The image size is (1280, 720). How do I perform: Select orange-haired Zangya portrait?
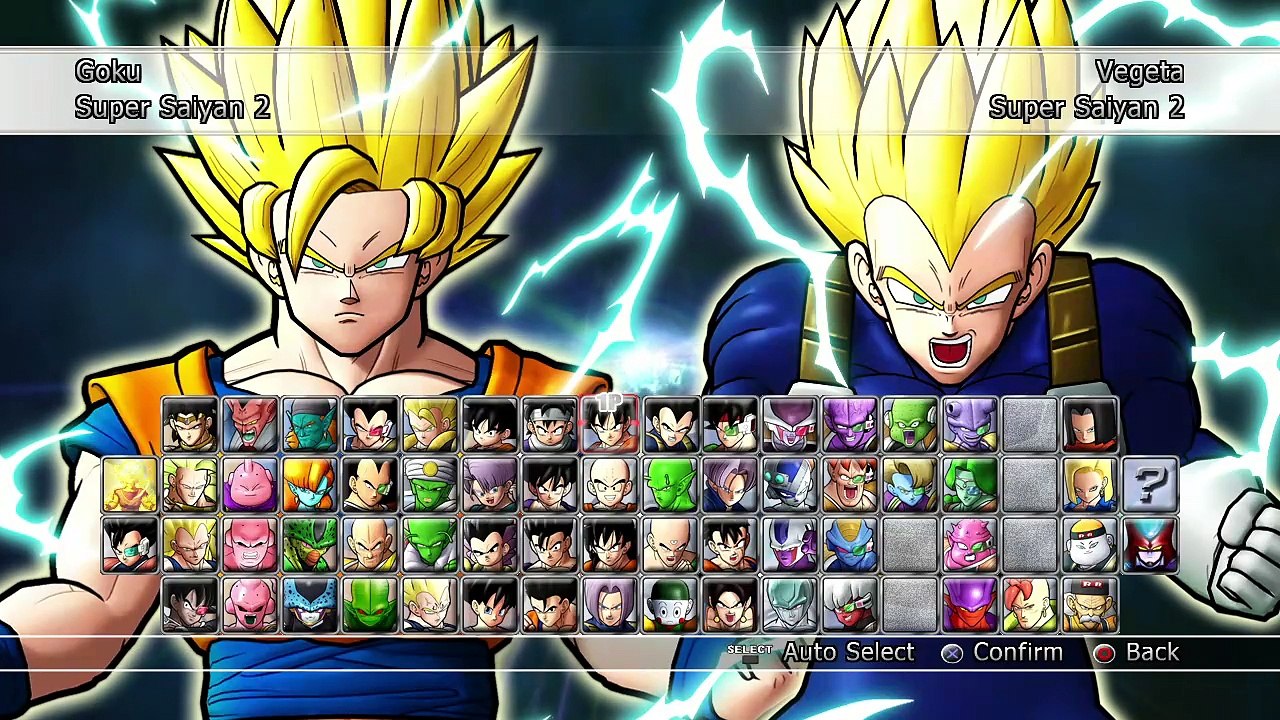click(310, 485)
